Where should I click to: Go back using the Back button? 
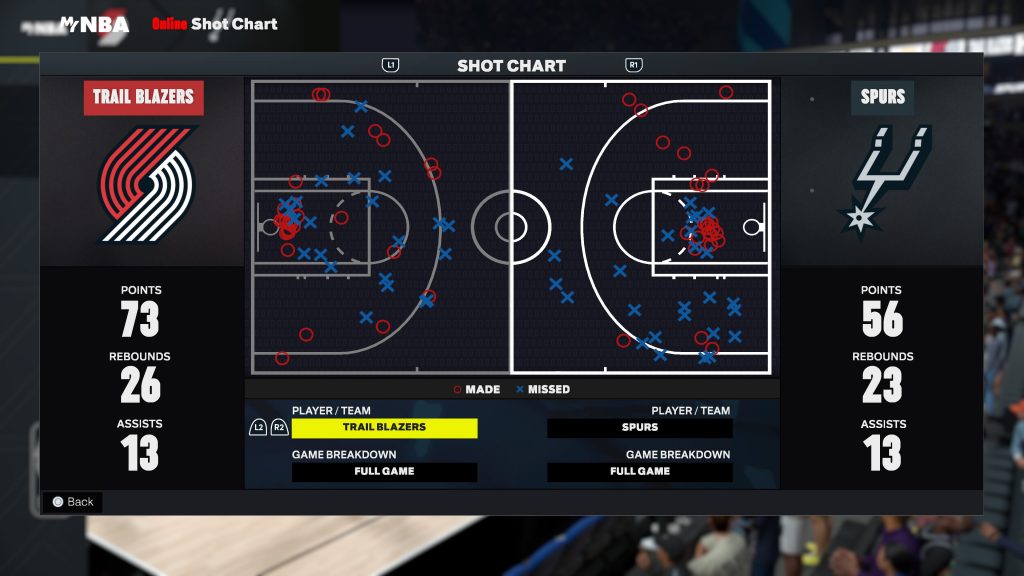point(72,502)
